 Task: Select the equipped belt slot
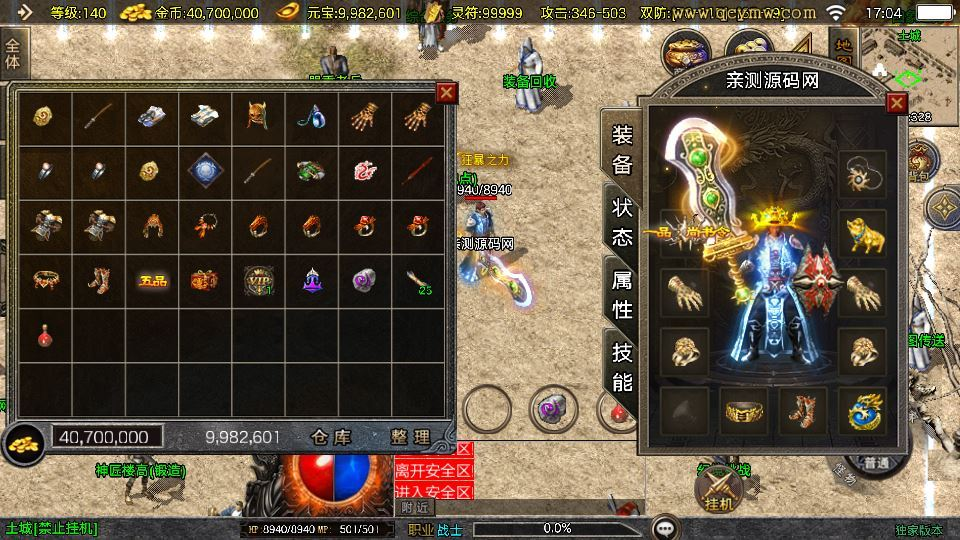click(x=743, y=411)
